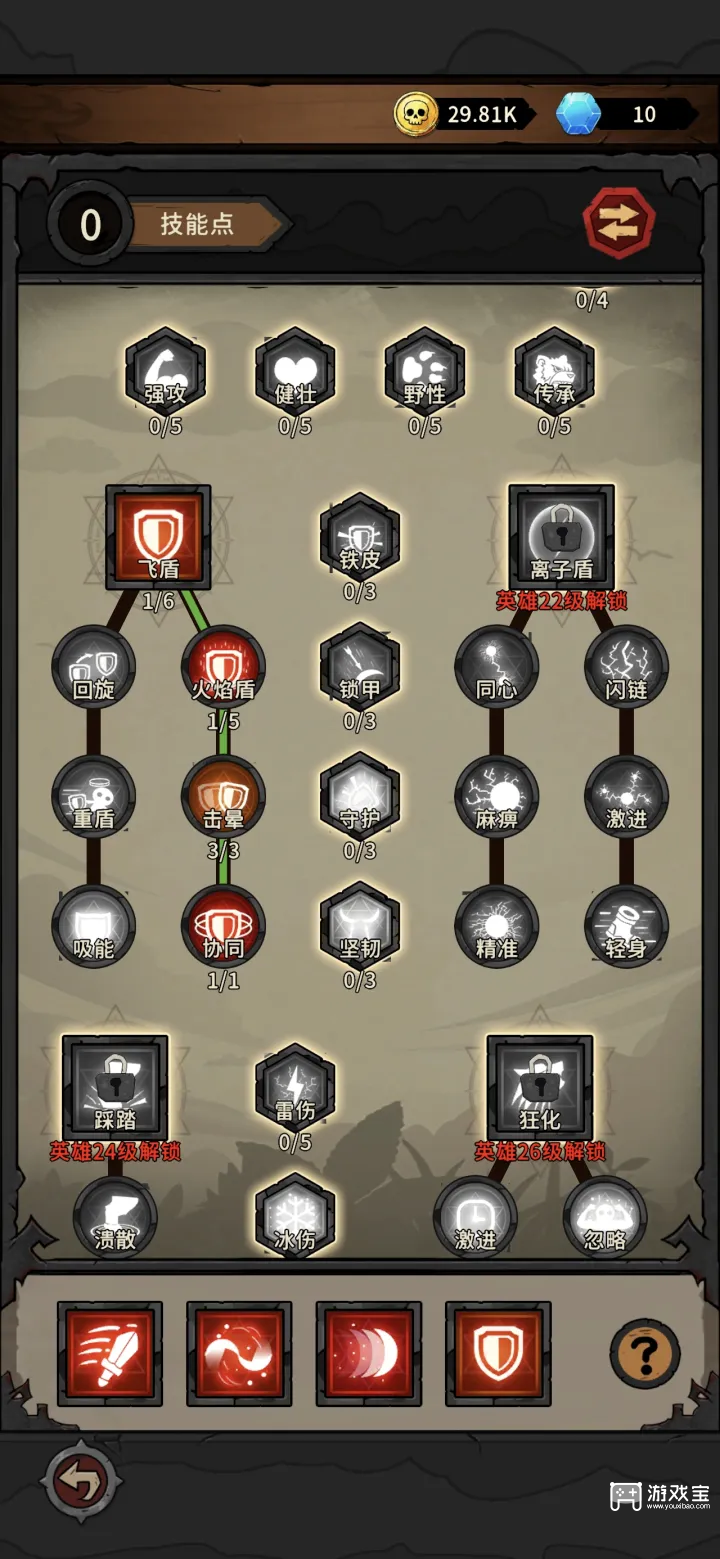Go back with the return arrow button
720x1559 pixels.
click(x=81, y=1483)
